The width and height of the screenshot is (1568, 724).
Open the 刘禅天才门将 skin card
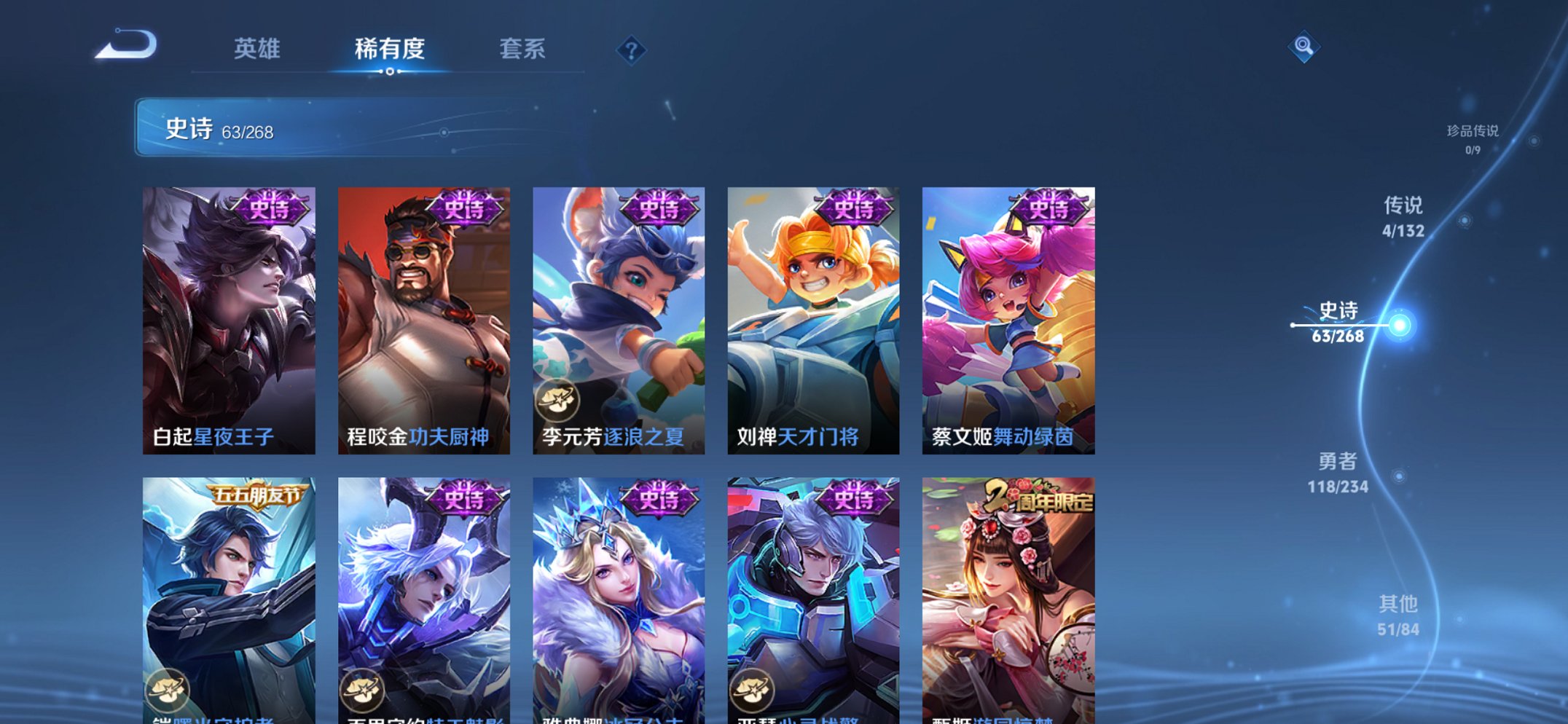812,313
